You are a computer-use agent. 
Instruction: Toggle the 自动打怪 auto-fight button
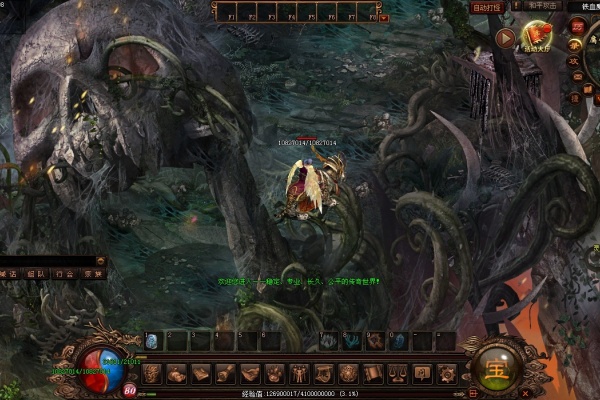[x=488, y=8]
